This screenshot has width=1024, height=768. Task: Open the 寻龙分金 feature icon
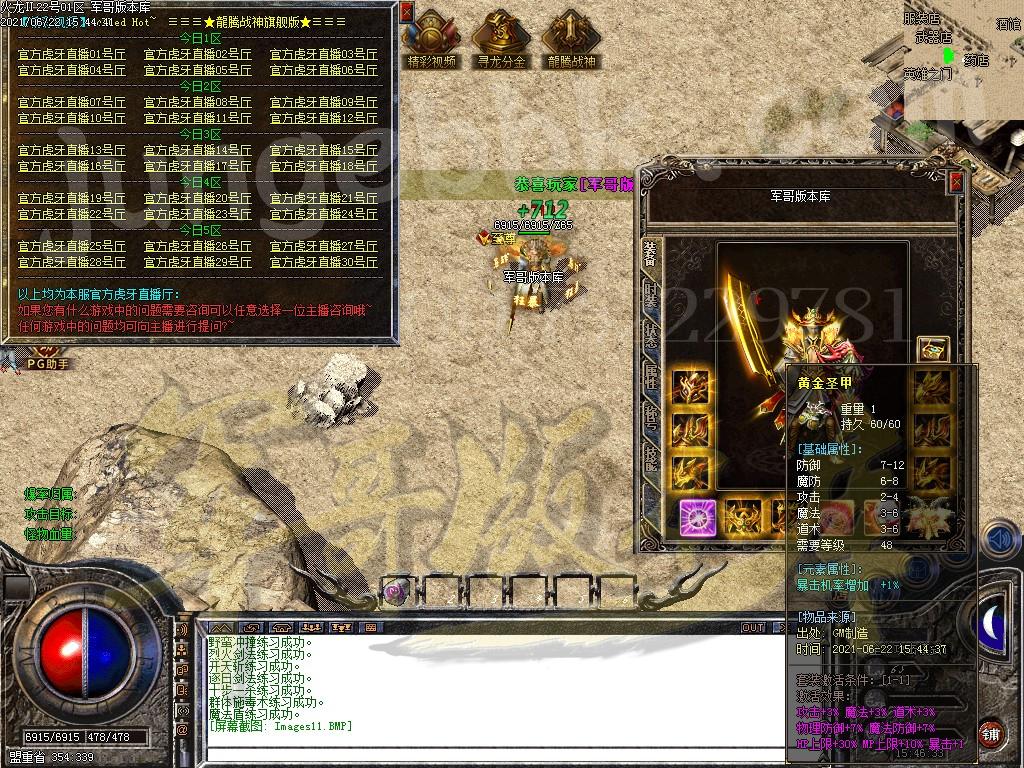pos(500,38)
